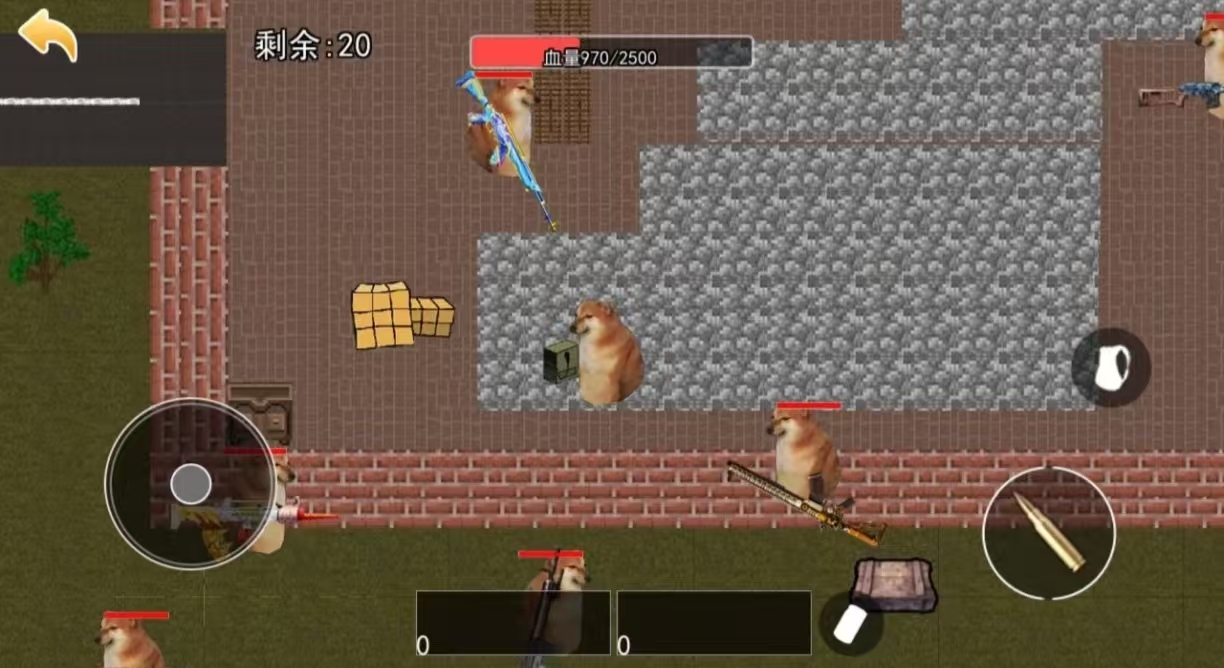1224x668 pixels.
Task: Activate the white bandage roll button
Action: (850, 623)
